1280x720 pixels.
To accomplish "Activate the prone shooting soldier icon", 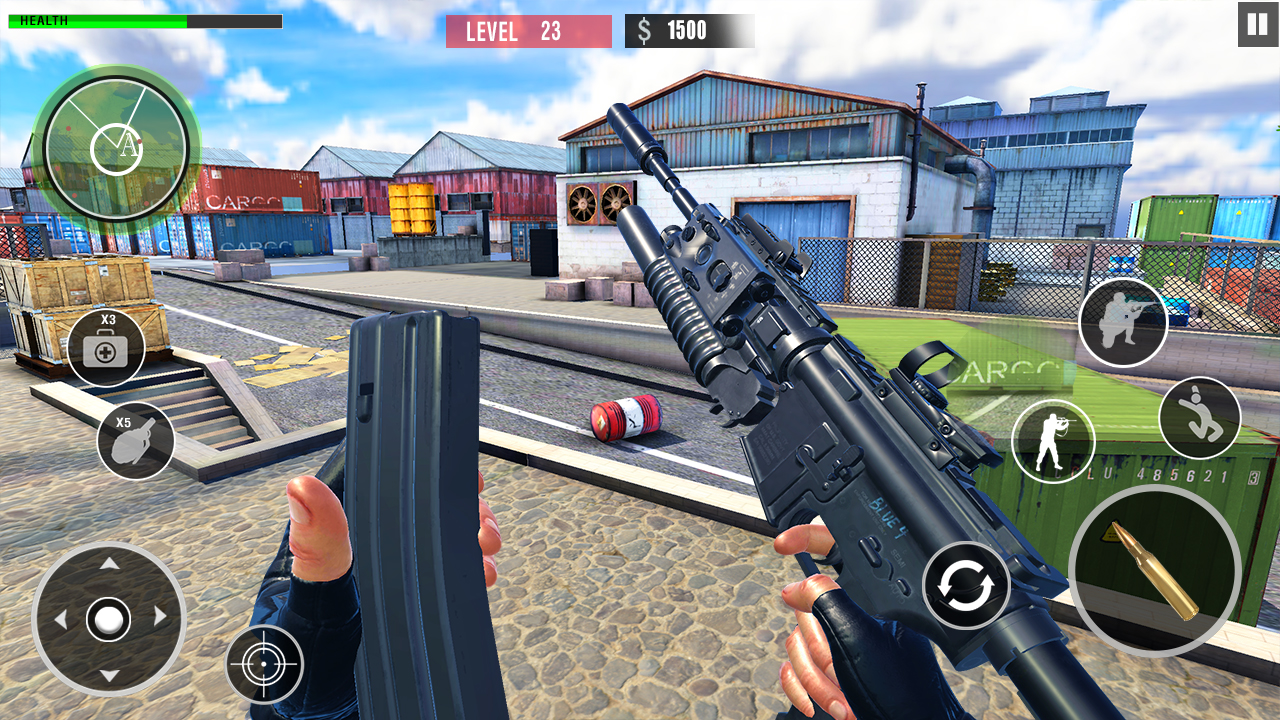I will click(x=1125, y=322).
